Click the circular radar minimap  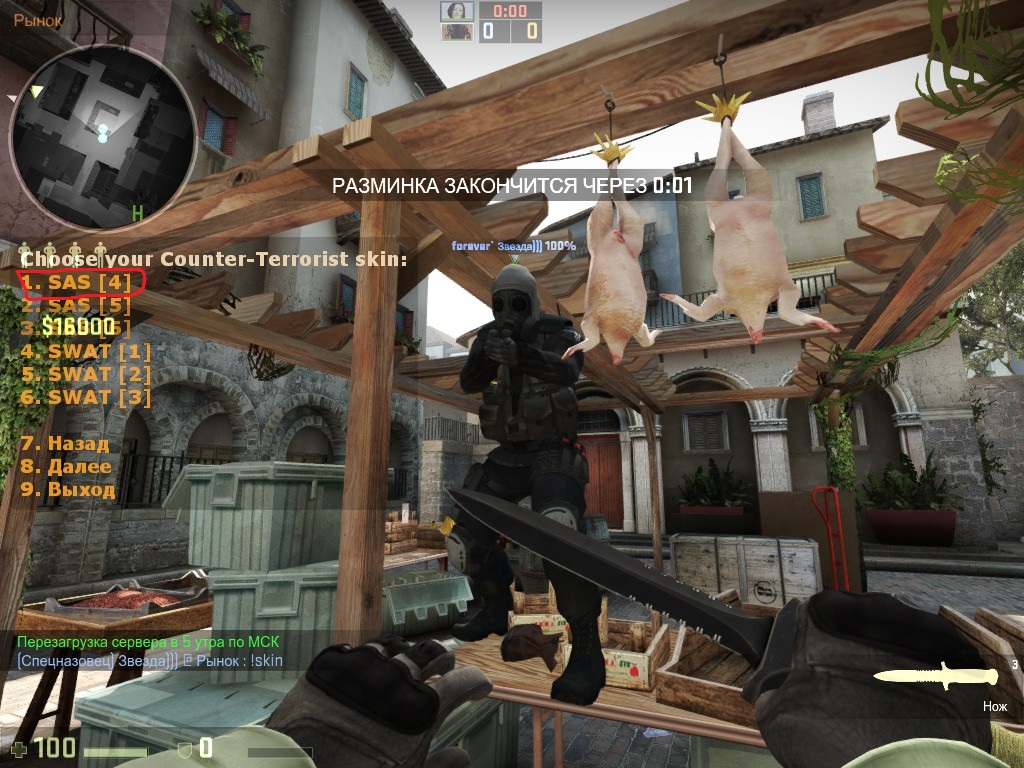[102, 134]
